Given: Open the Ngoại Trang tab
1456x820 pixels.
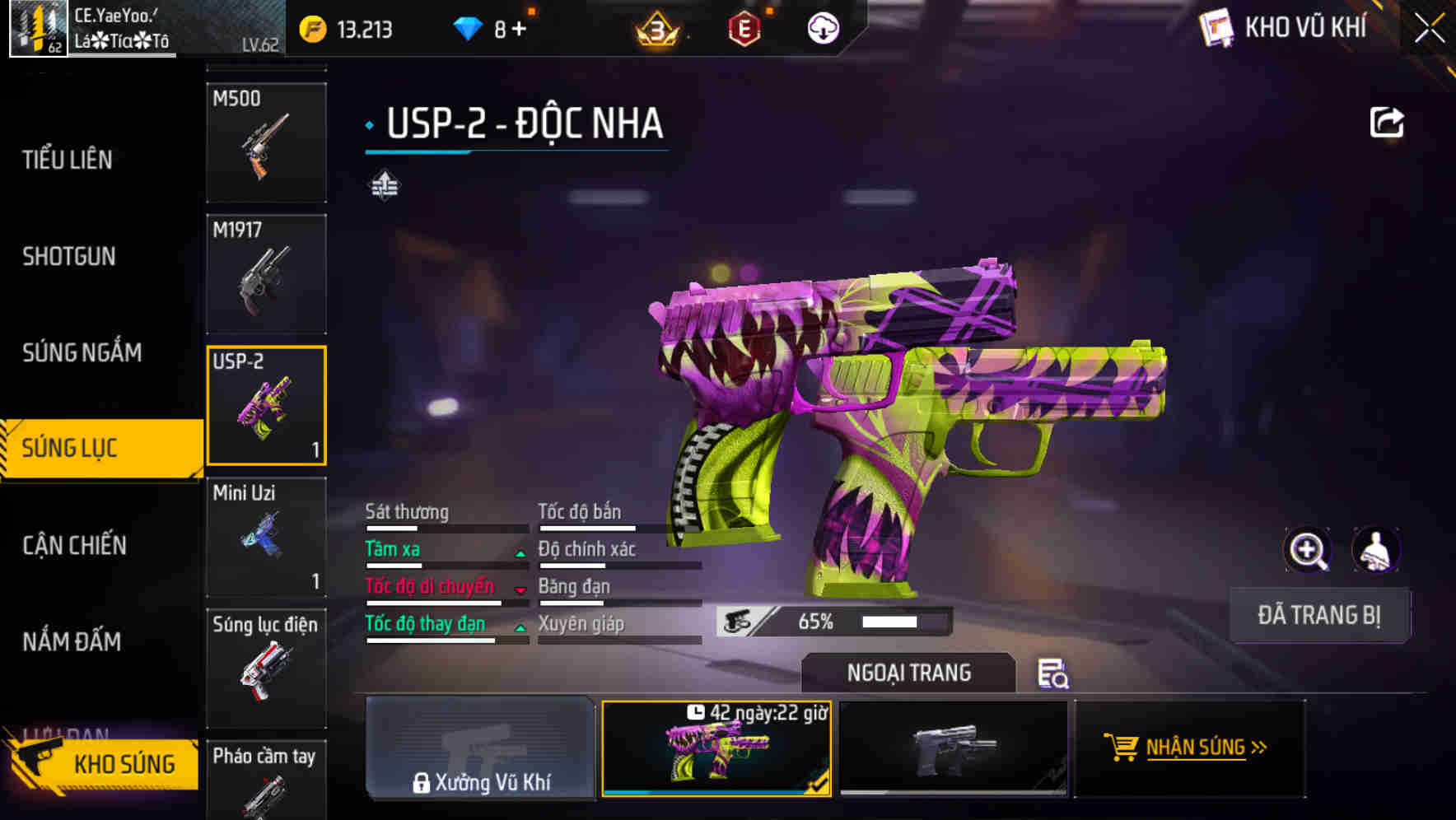Looking at the screenshot, I should click(x=909, y=673).
